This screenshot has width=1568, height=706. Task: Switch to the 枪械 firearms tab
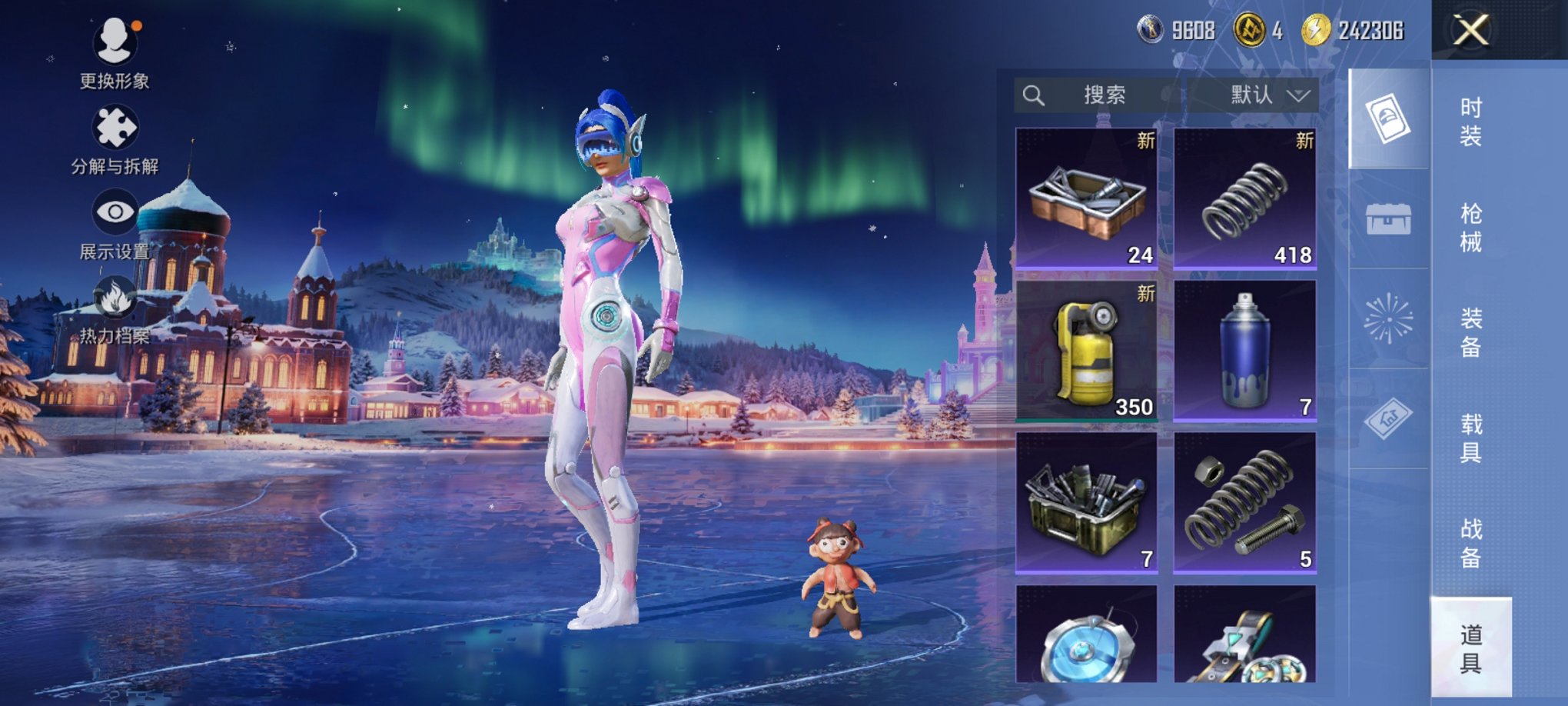click(1470, 228)
